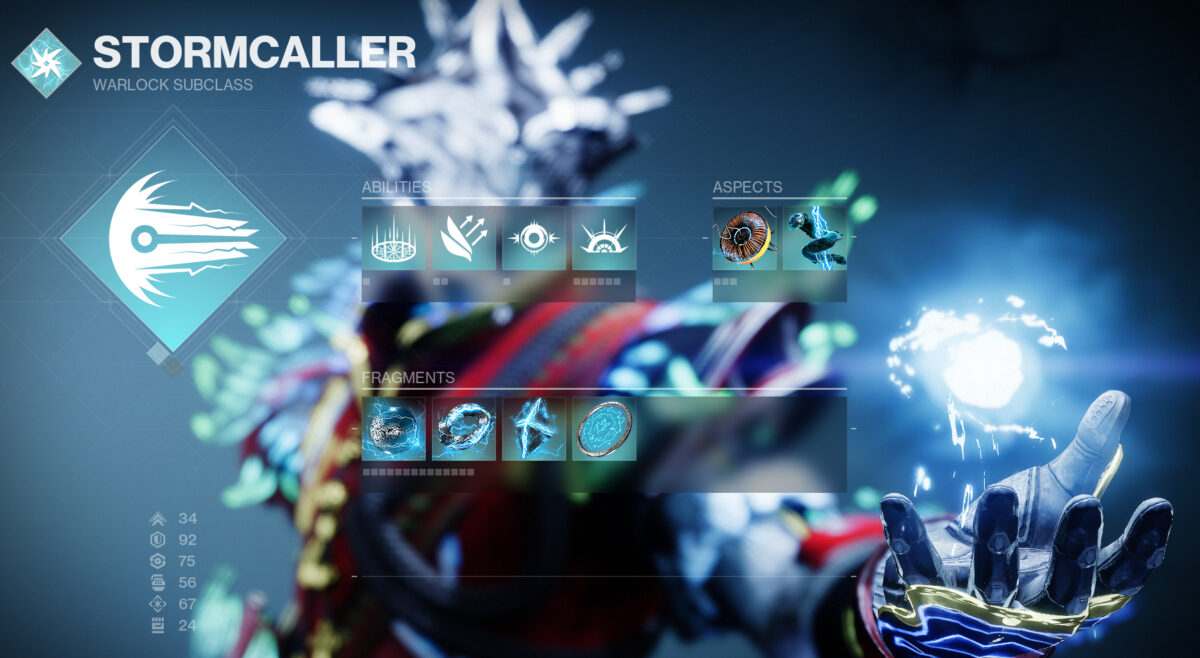Screen dimensions: 1200x658
Task: Choose the feather-and-arrows glide jump ability
Action: (x=464, y=238)
